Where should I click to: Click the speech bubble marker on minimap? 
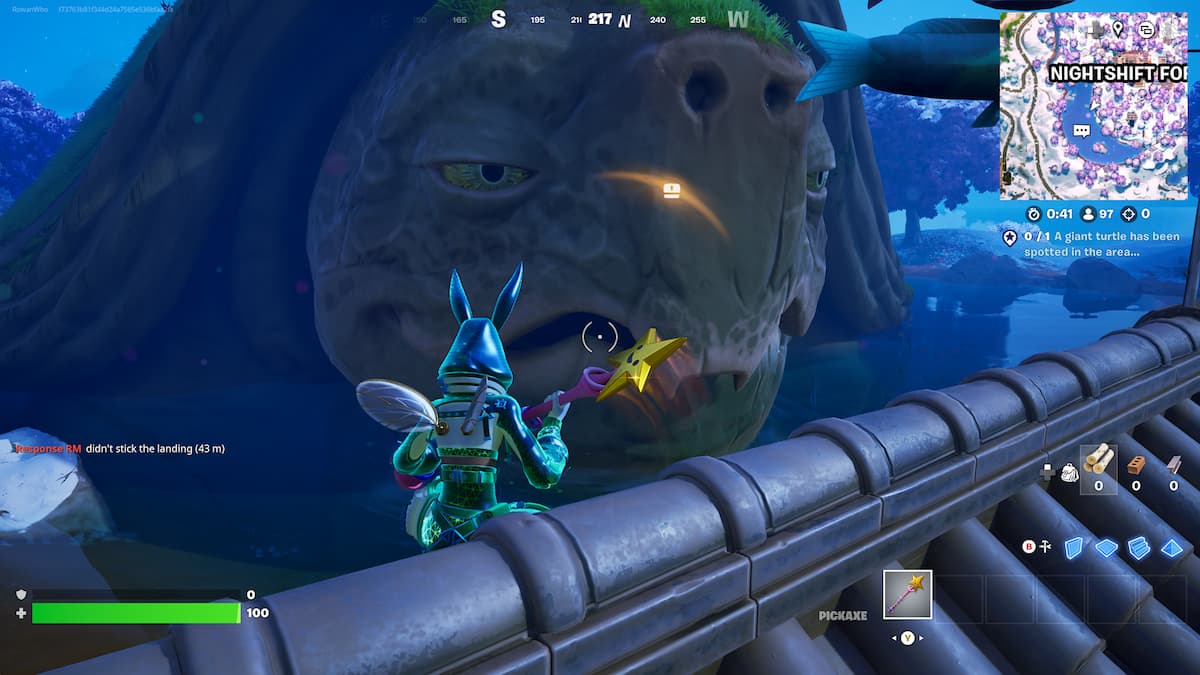coord(1081,131)
